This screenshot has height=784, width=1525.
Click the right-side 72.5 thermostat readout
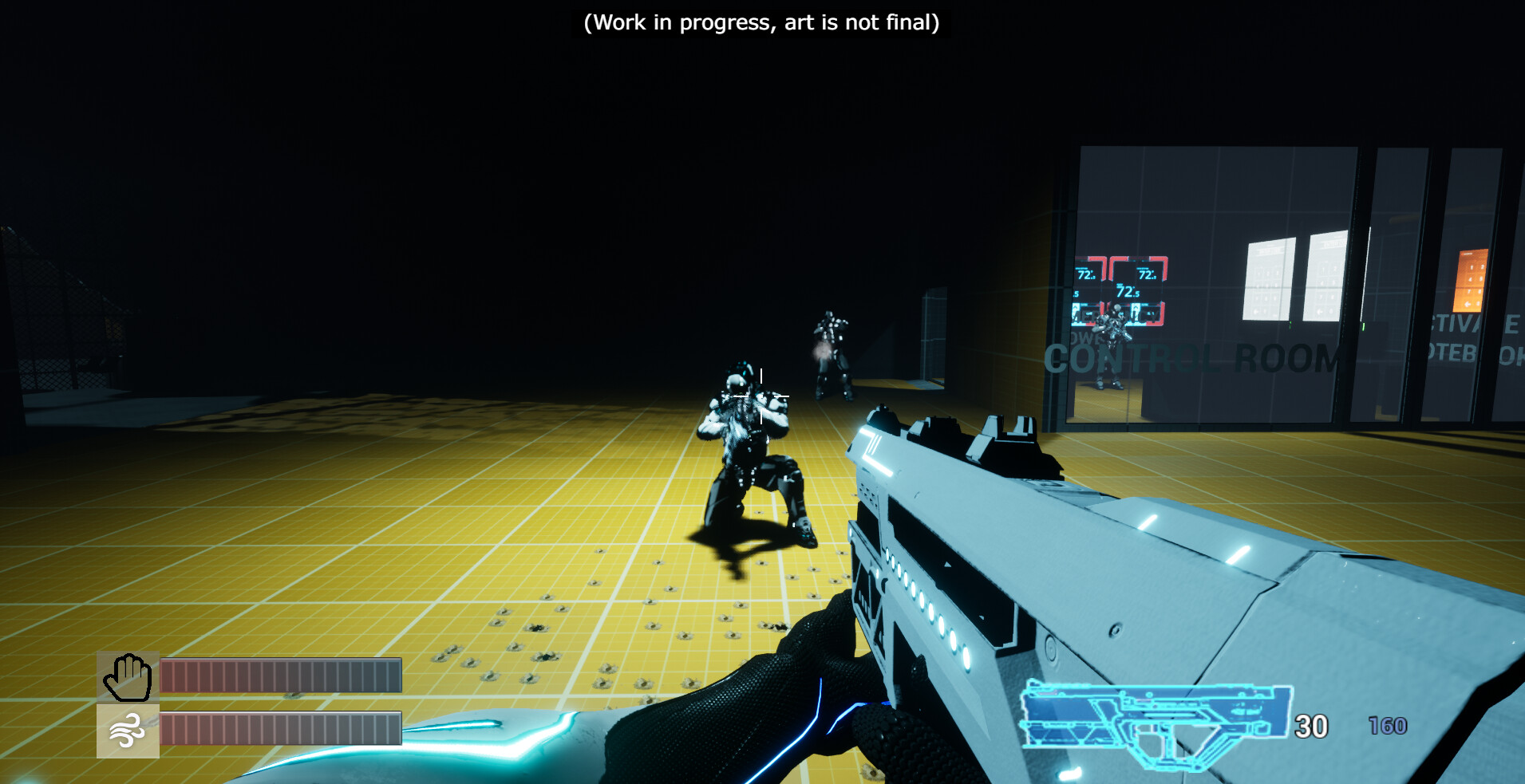[1147, 274]
